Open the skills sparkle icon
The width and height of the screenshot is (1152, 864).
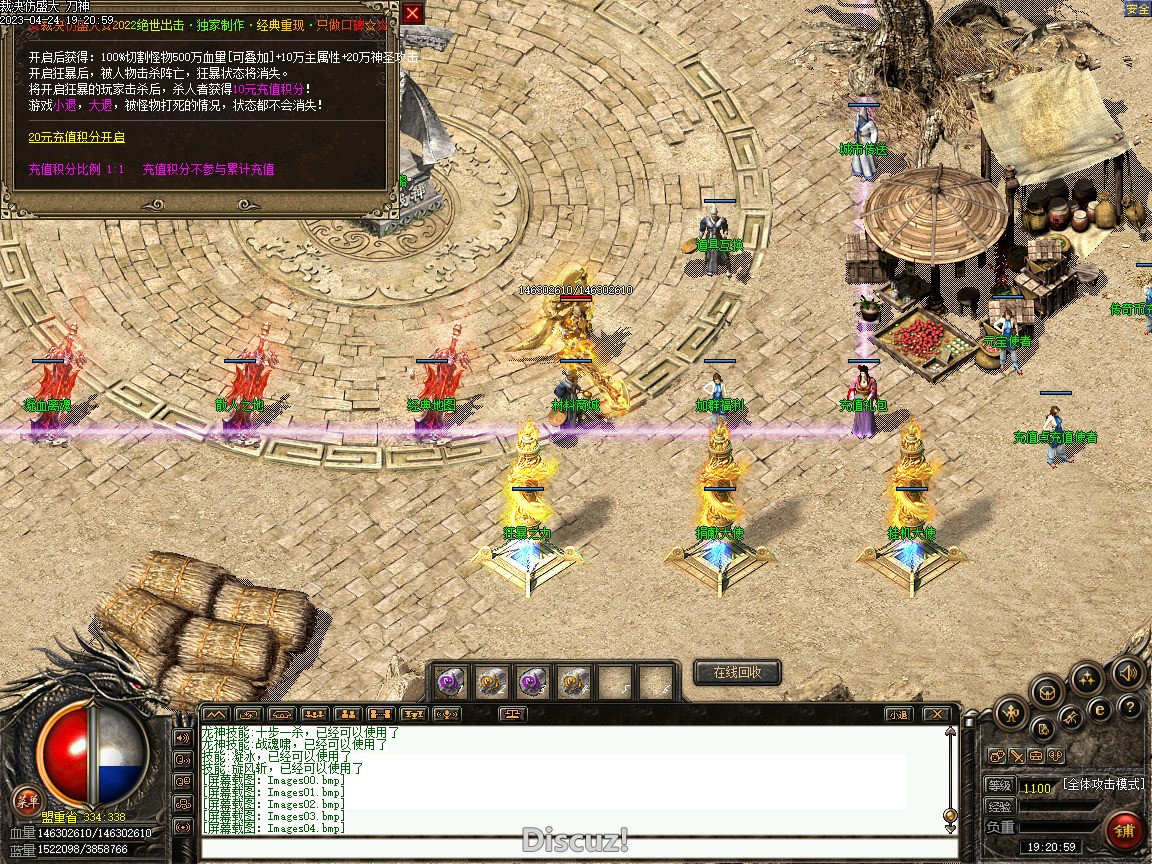click(1087, 678)
